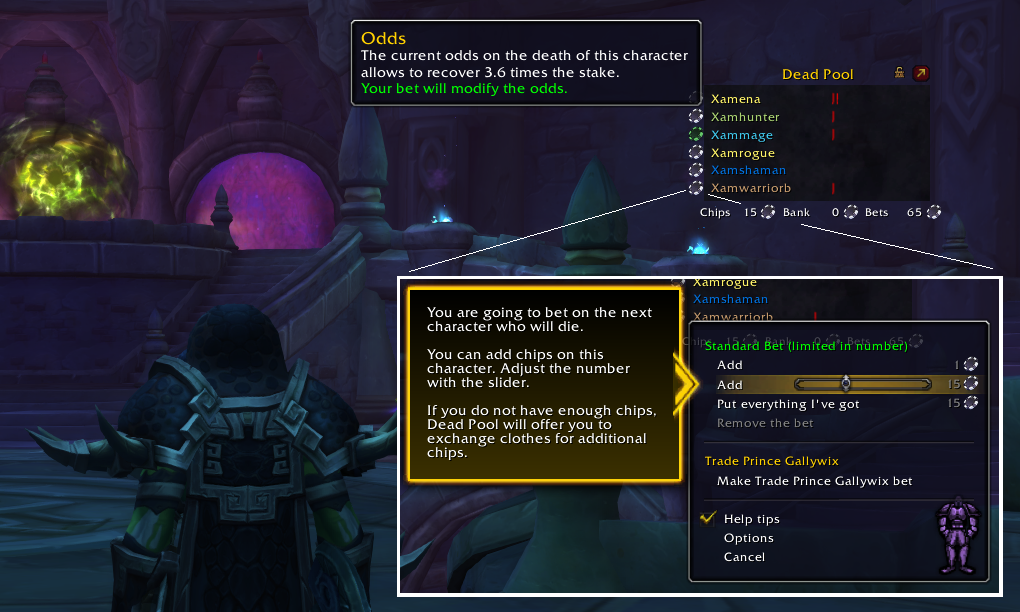Pick Xammage in the Dead Pool list
The height and width of the screenshot is (612, 1020).
point(741,135)
